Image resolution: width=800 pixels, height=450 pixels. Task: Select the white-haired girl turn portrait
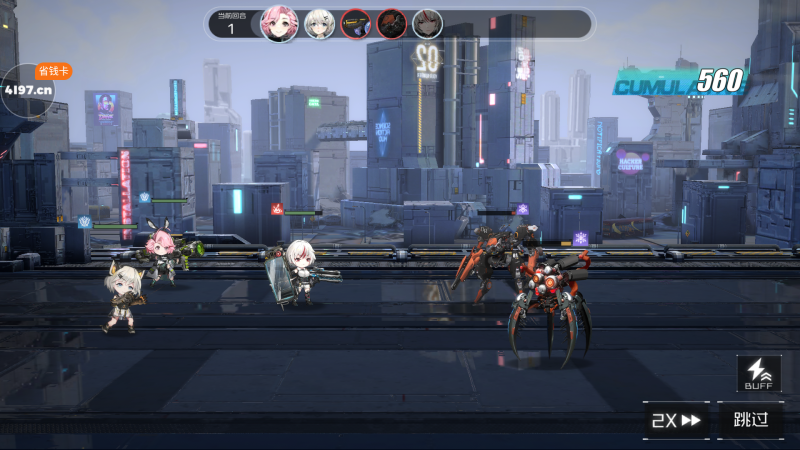(x=319, y=23)
